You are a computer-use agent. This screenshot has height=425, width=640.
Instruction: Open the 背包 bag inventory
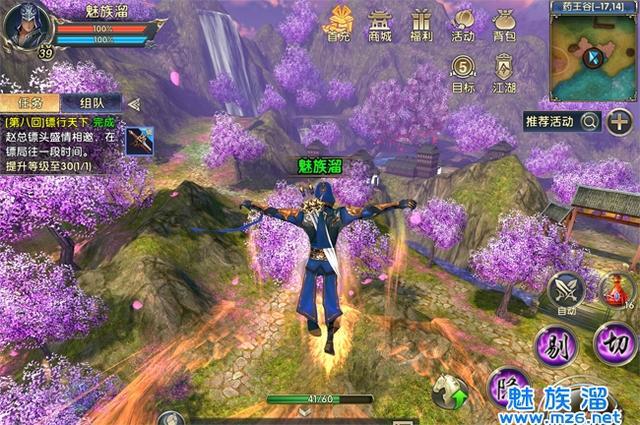(504, 25)
